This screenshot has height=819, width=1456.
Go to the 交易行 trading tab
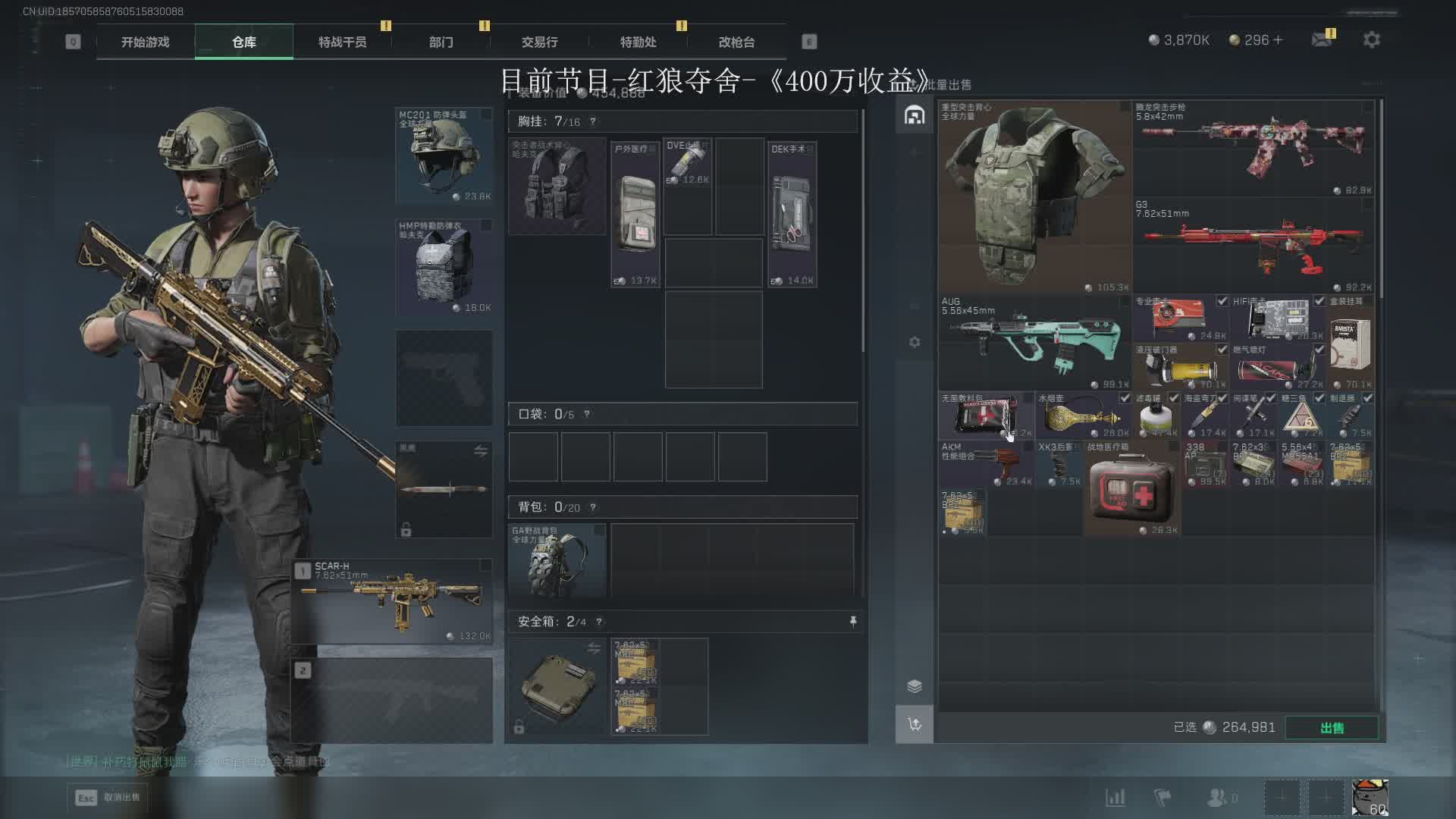click(539, 42)
